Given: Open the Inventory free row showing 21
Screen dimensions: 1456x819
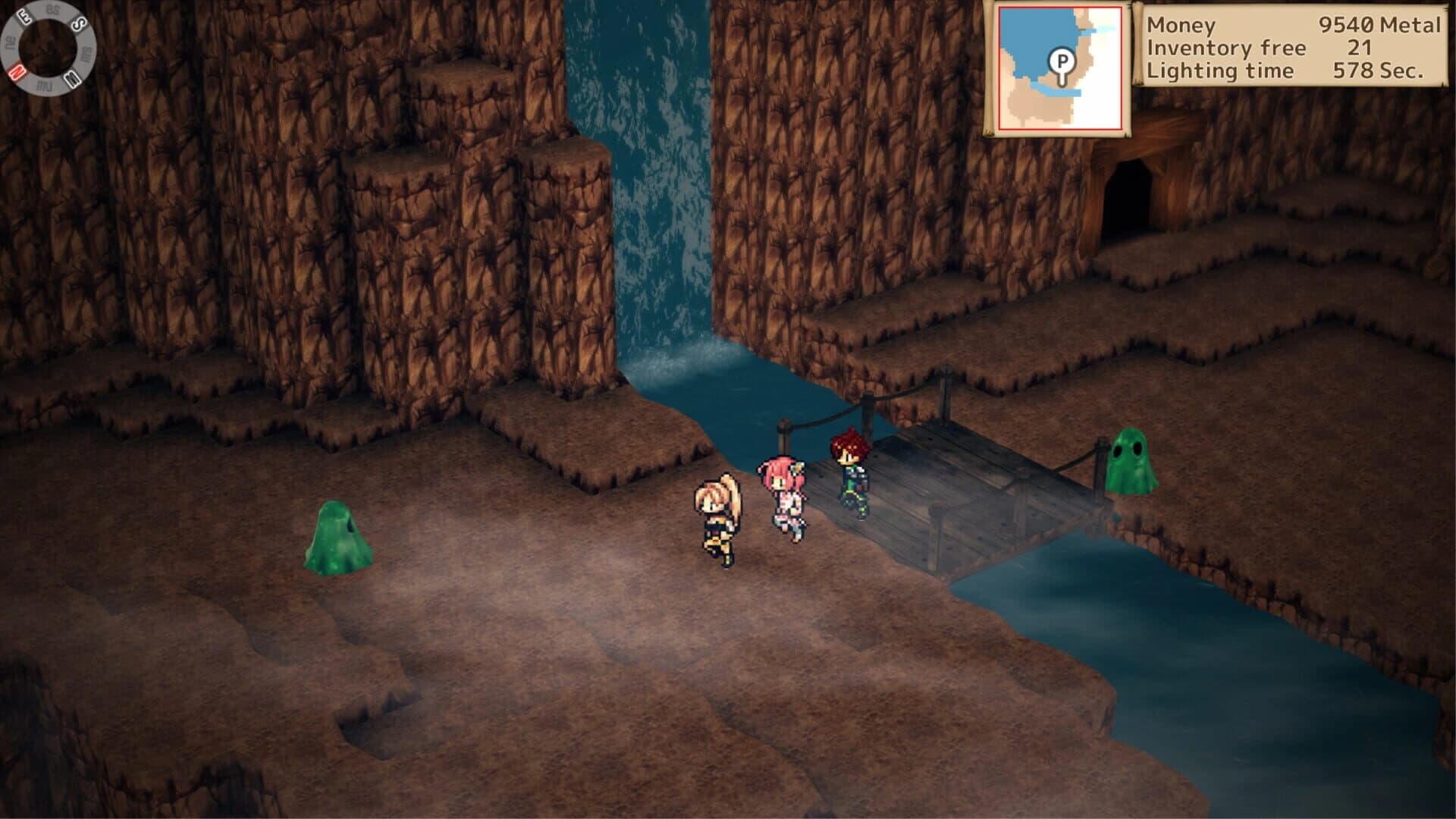Looking at the screenshot, I should 1289,49.
